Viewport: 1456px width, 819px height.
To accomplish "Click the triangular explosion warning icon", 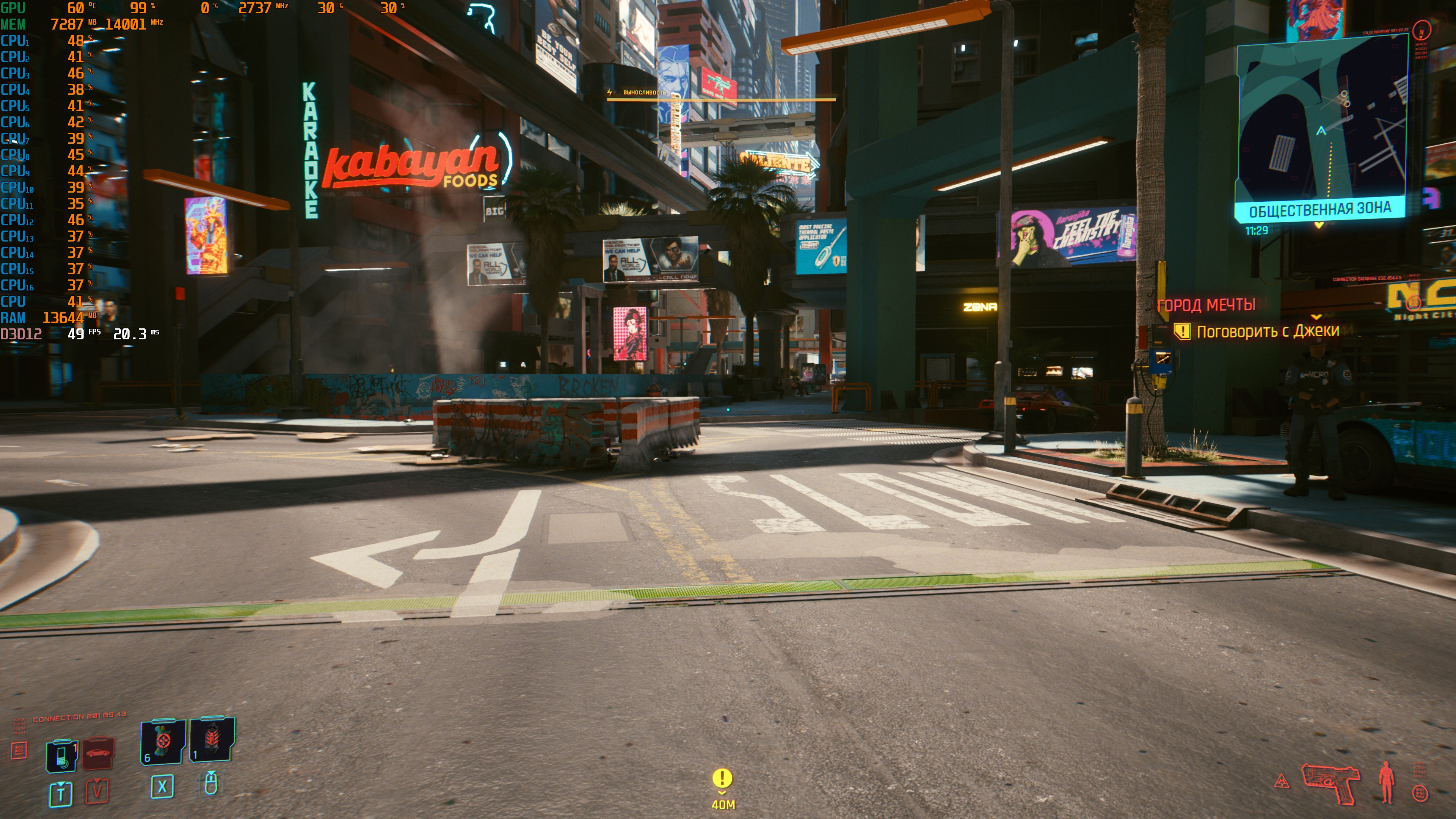I will 1281,782.
